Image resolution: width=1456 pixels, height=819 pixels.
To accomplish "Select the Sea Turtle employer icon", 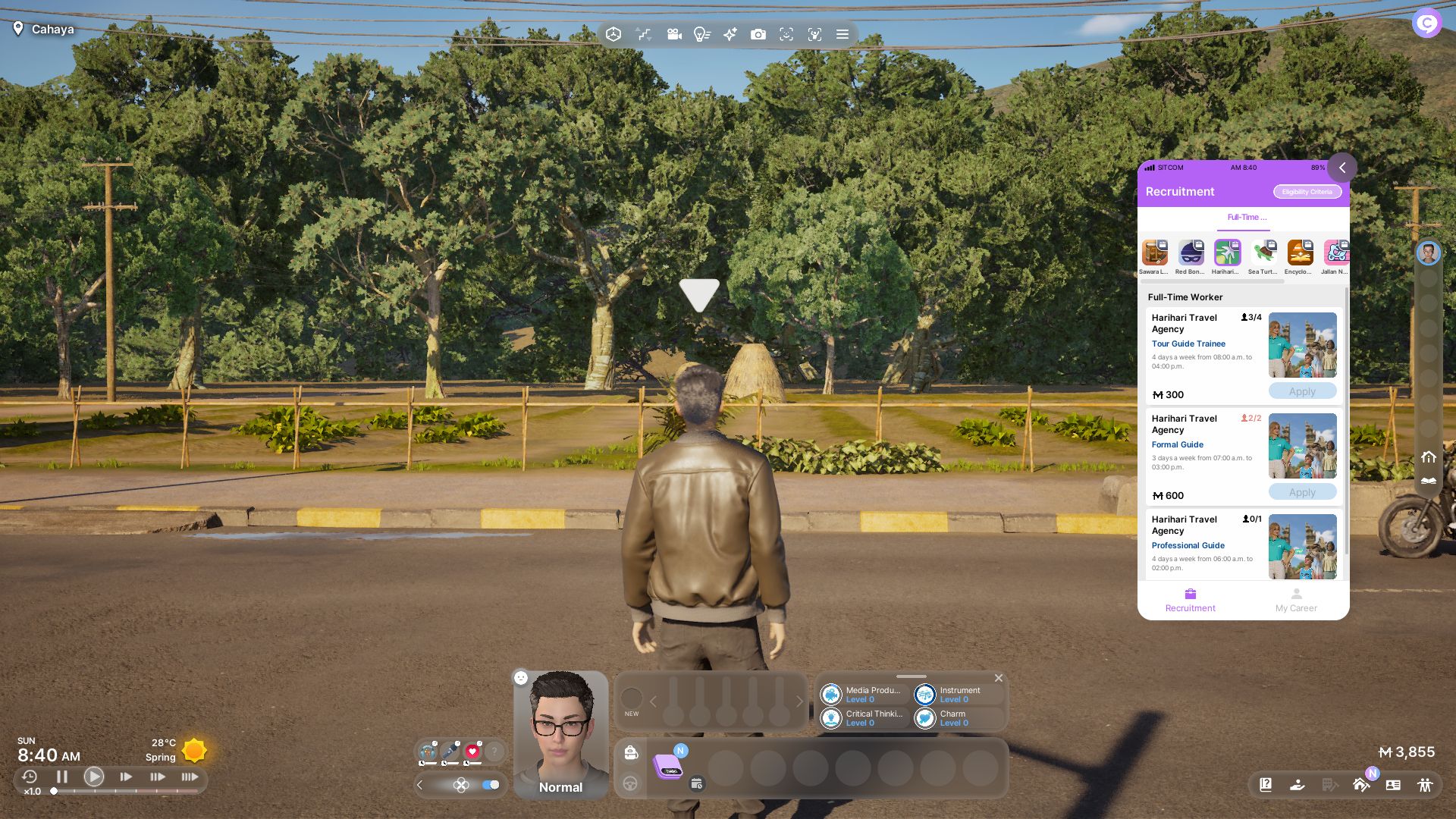I will tap(1263, 254).
